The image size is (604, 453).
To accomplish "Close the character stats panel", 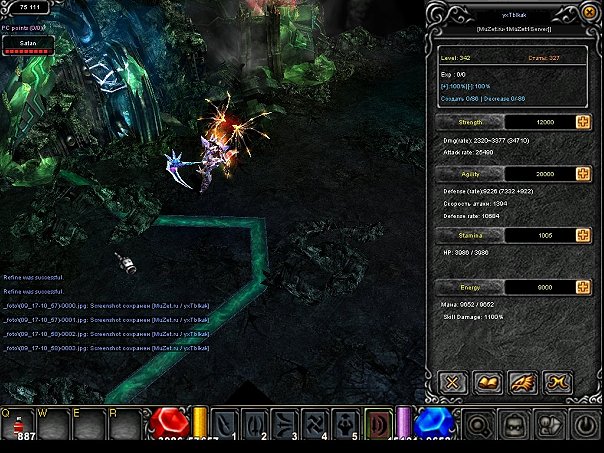I will [x=451, y=381].
